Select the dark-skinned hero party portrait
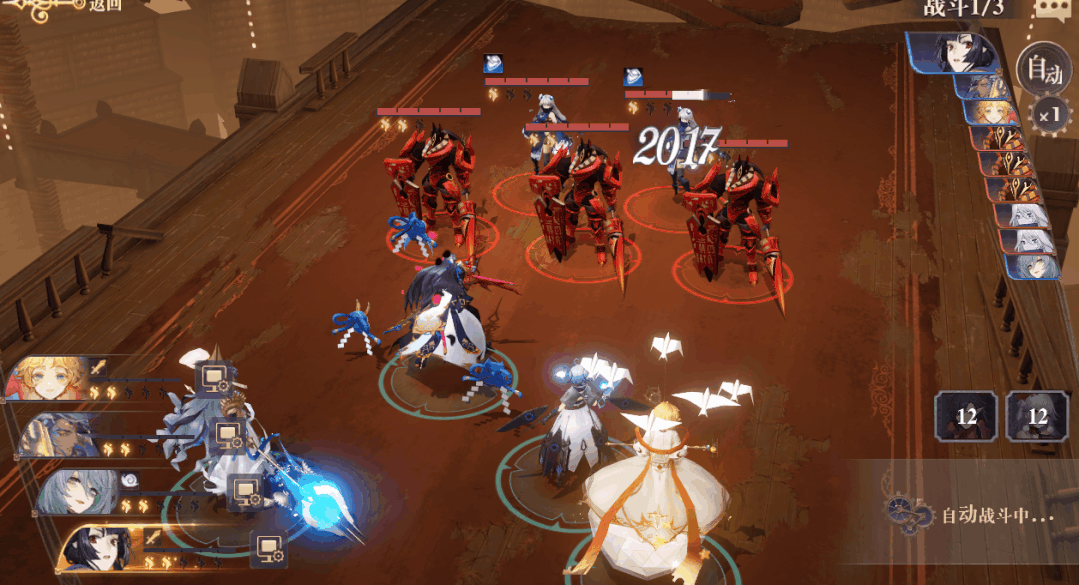 click(62, 434)
